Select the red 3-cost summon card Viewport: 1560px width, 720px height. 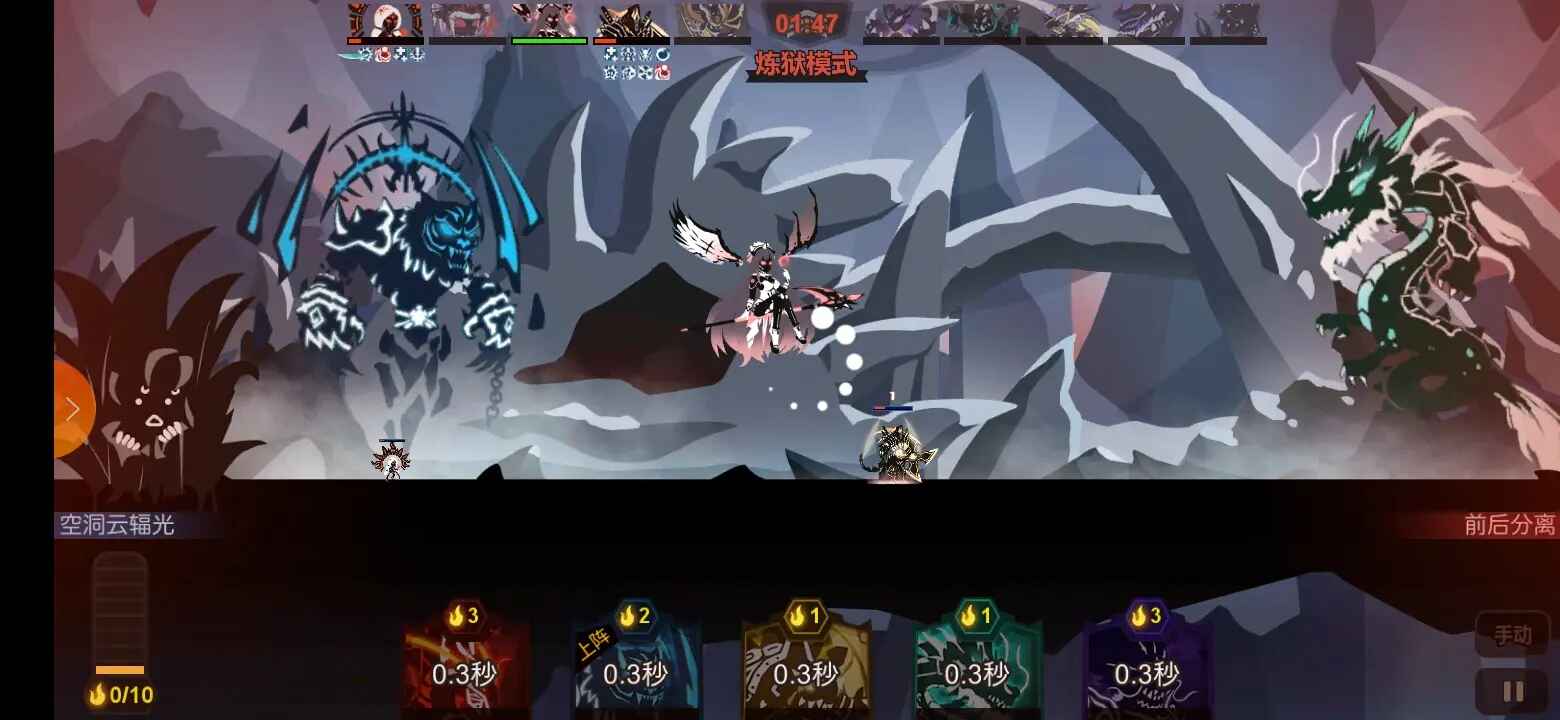point(466,660)
